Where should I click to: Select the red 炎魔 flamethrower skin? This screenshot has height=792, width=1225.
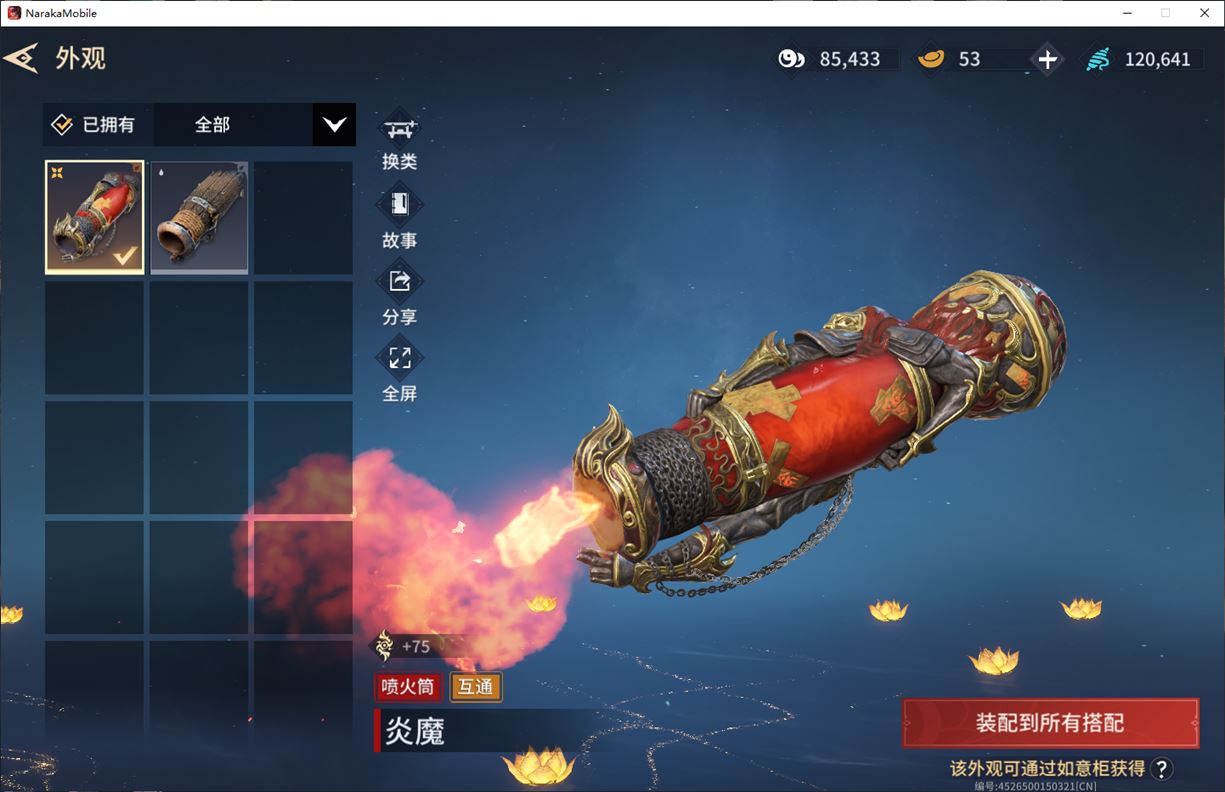[x=95, y=217]
